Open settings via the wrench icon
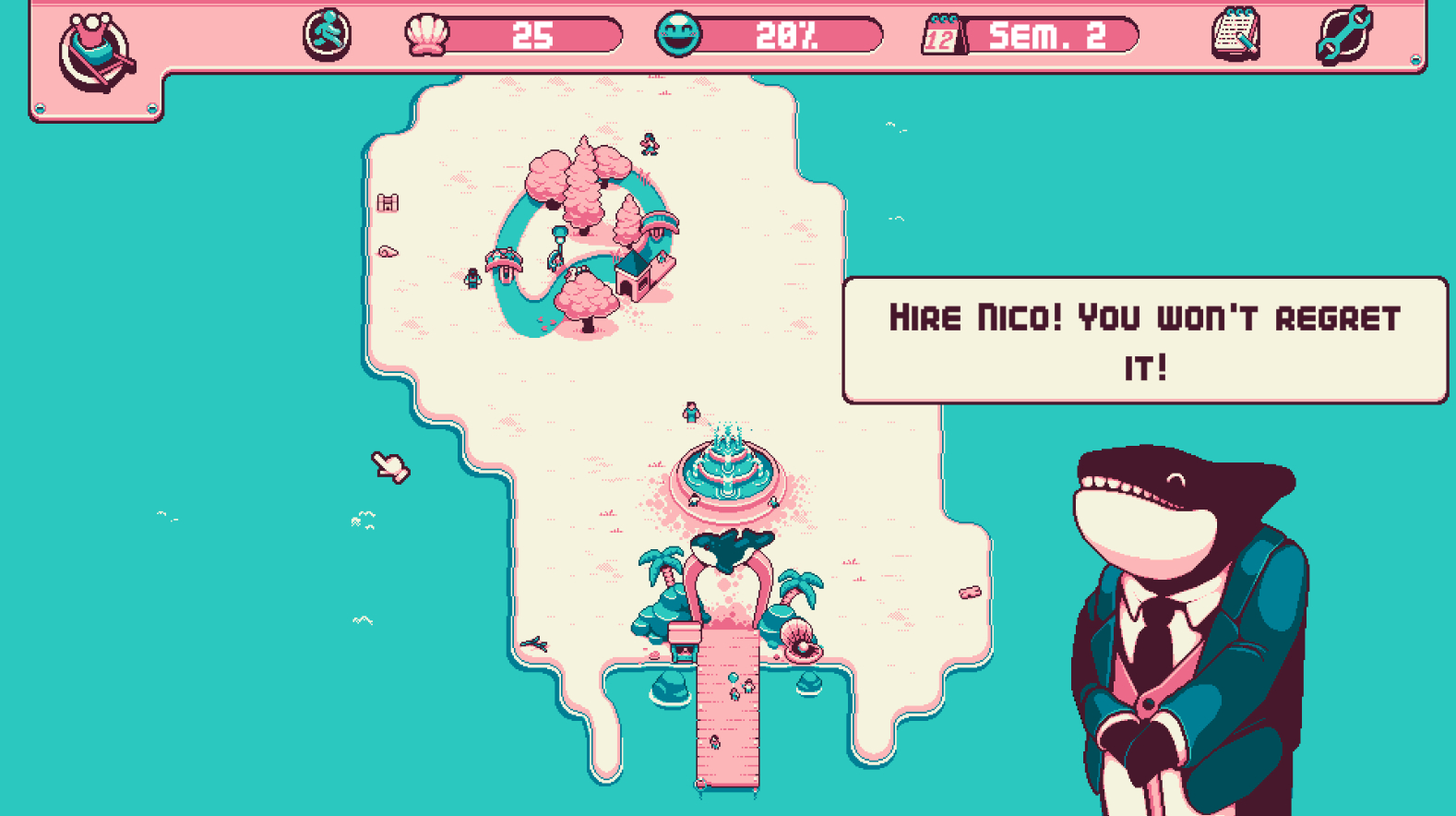The height and width of the screenshot is (816, 1456). (x=1344, y=35)
